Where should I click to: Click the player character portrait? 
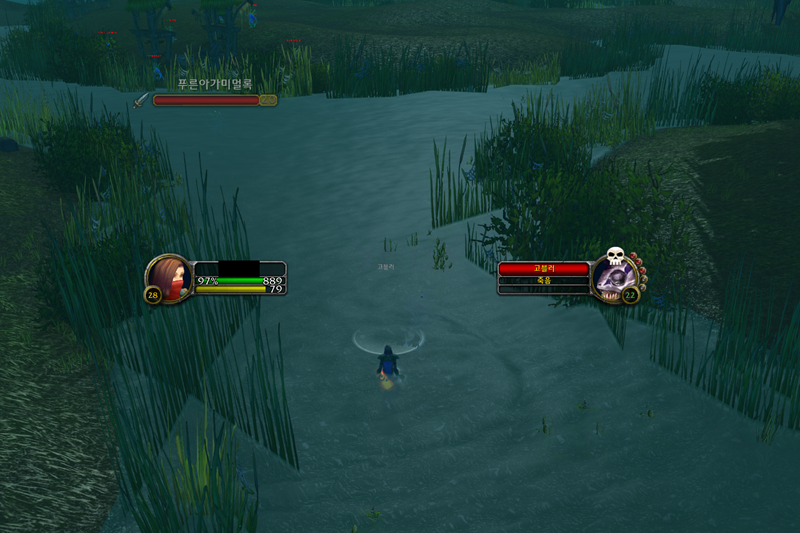pos(170,277)
